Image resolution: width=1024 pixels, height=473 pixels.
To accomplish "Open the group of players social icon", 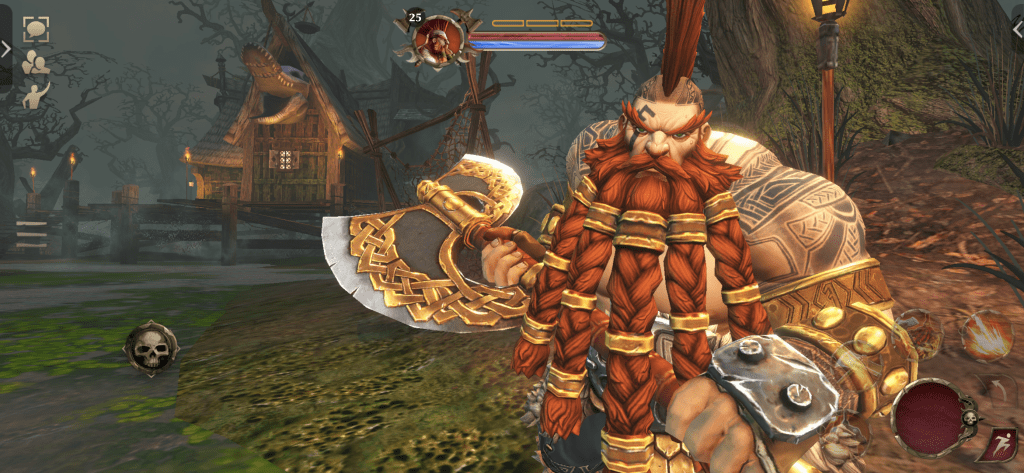I will click(x=36, y=62).
